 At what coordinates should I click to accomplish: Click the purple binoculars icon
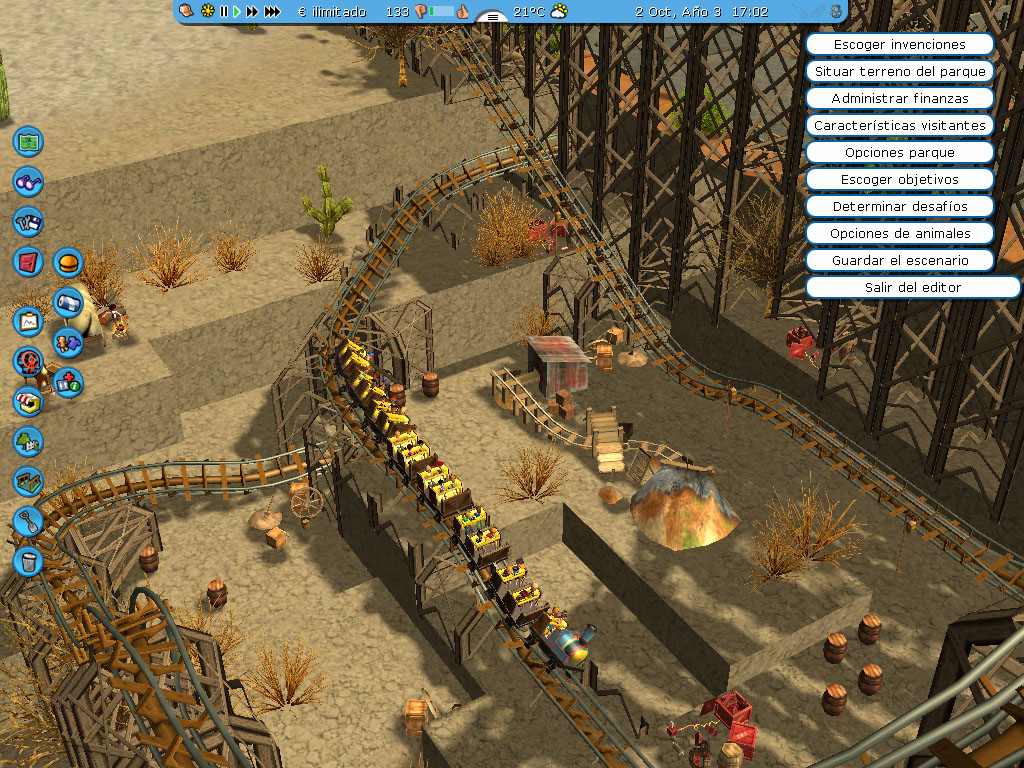coord(28,182)
